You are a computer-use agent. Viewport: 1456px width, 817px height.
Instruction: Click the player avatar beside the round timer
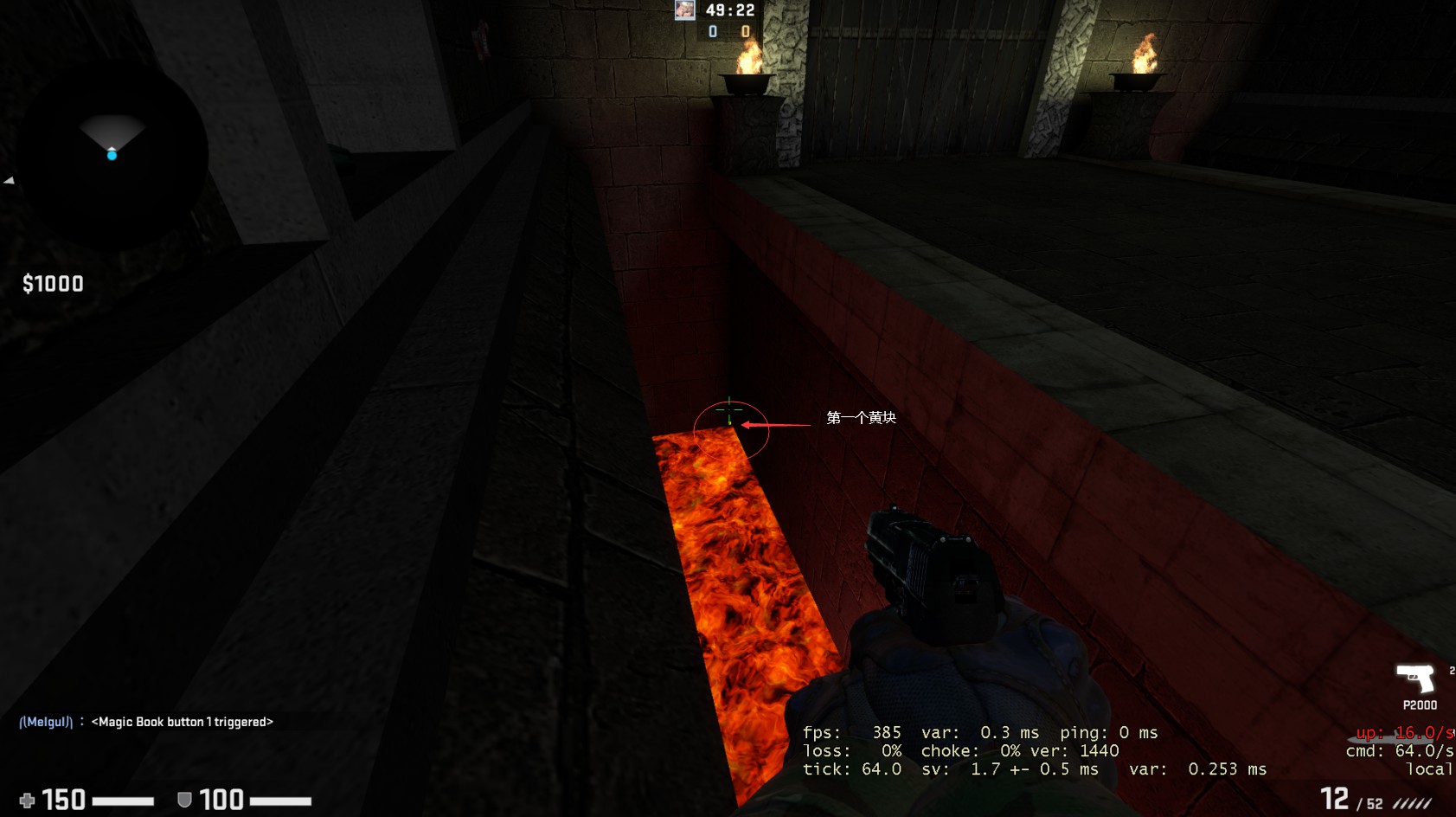pyautogui.click(x=685, y=10)
